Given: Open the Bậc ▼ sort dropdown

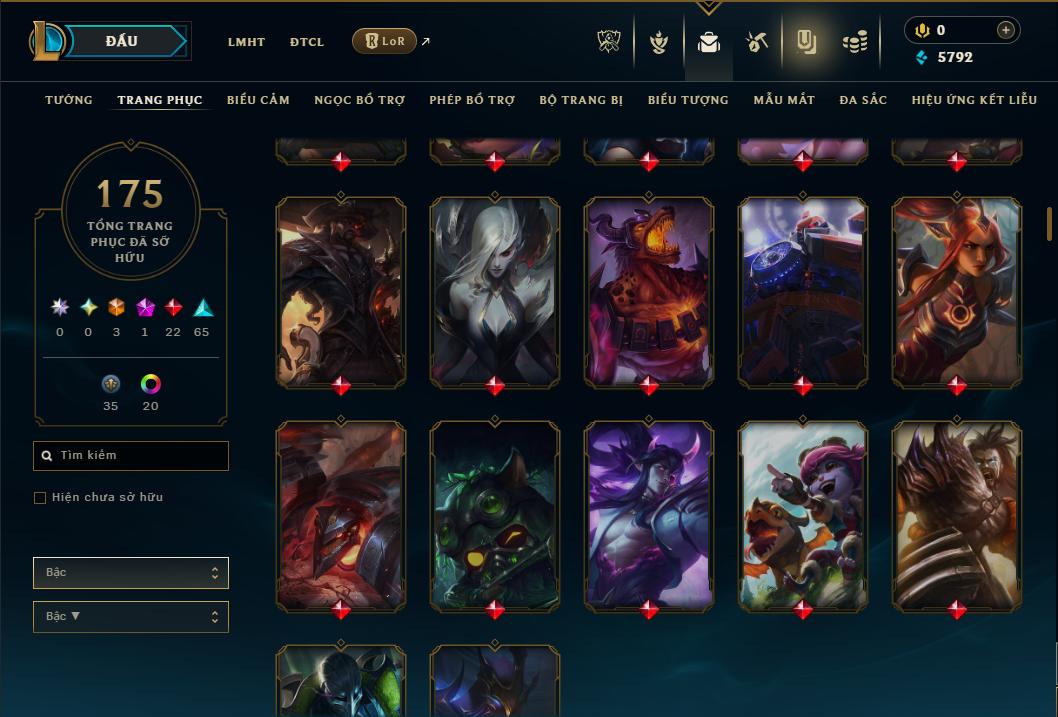Looking at the screenshot, I should (x=130, y=617).
